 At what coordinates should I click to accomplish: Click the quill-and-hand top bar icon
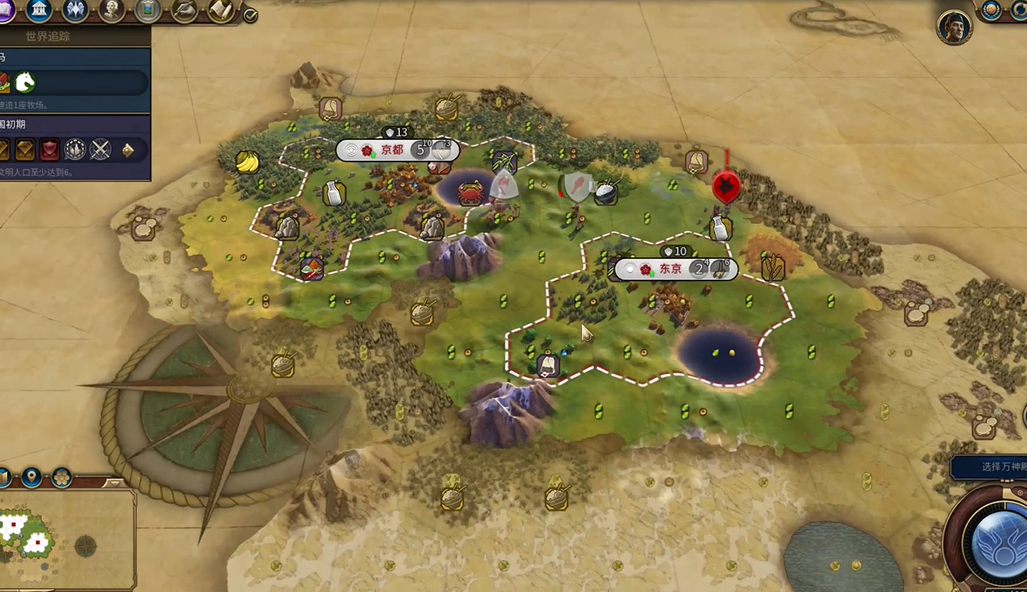point(184,10)
